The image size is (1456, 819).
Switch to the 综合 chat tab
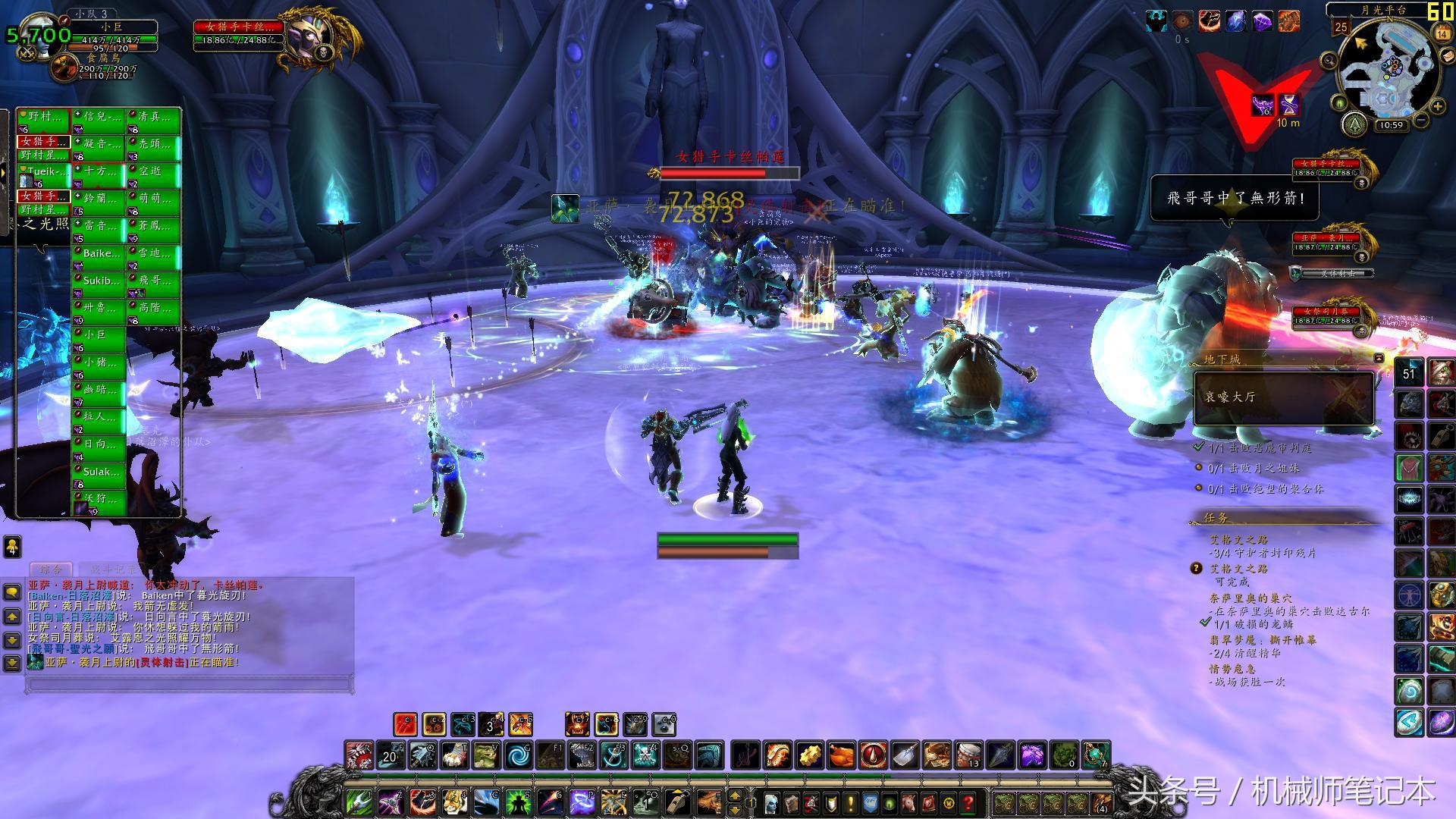[x=52, y=569]
